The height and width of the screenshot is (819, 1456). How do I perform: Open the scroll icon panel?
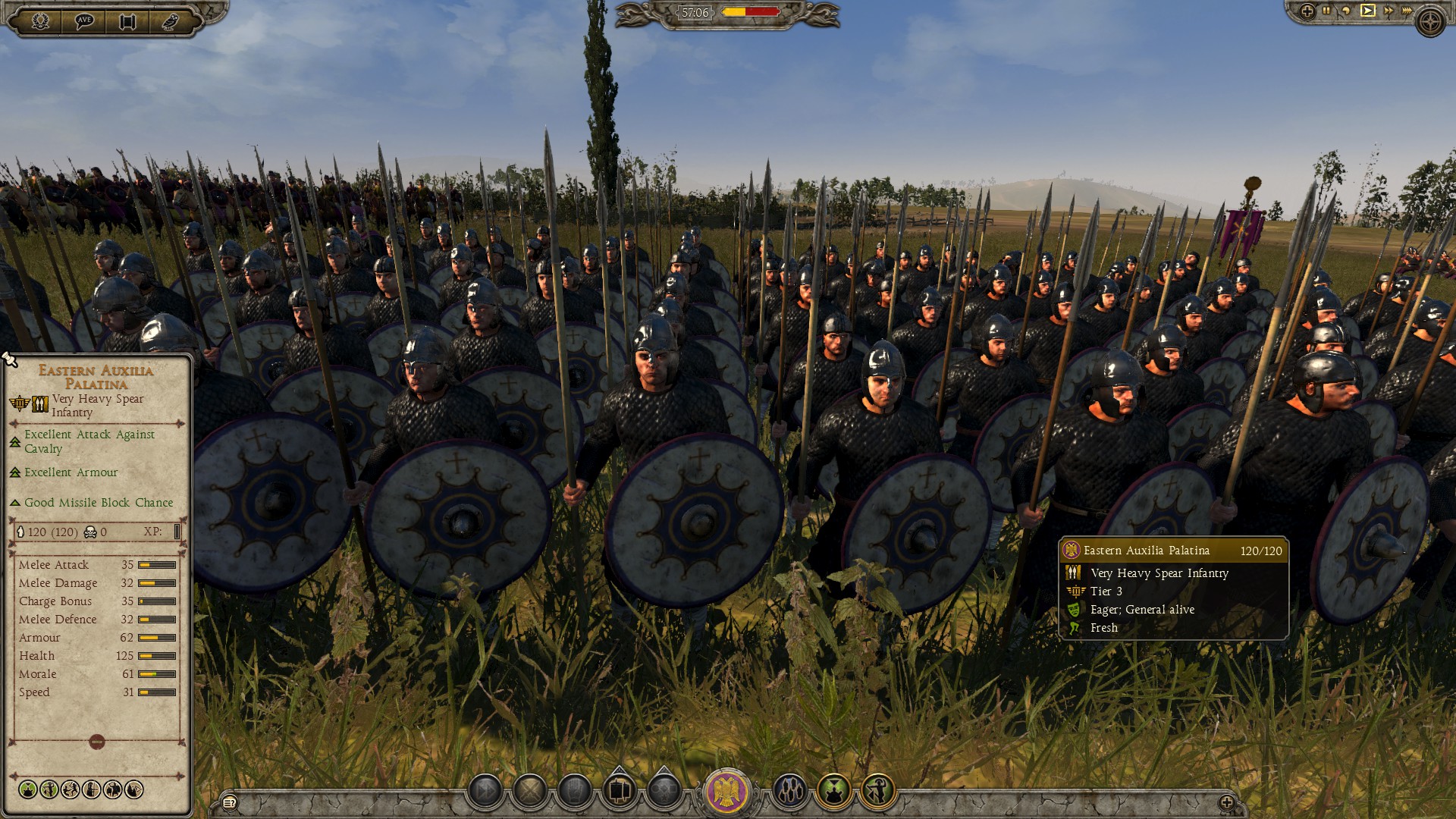pyautogui.click(x=127, y=21)
